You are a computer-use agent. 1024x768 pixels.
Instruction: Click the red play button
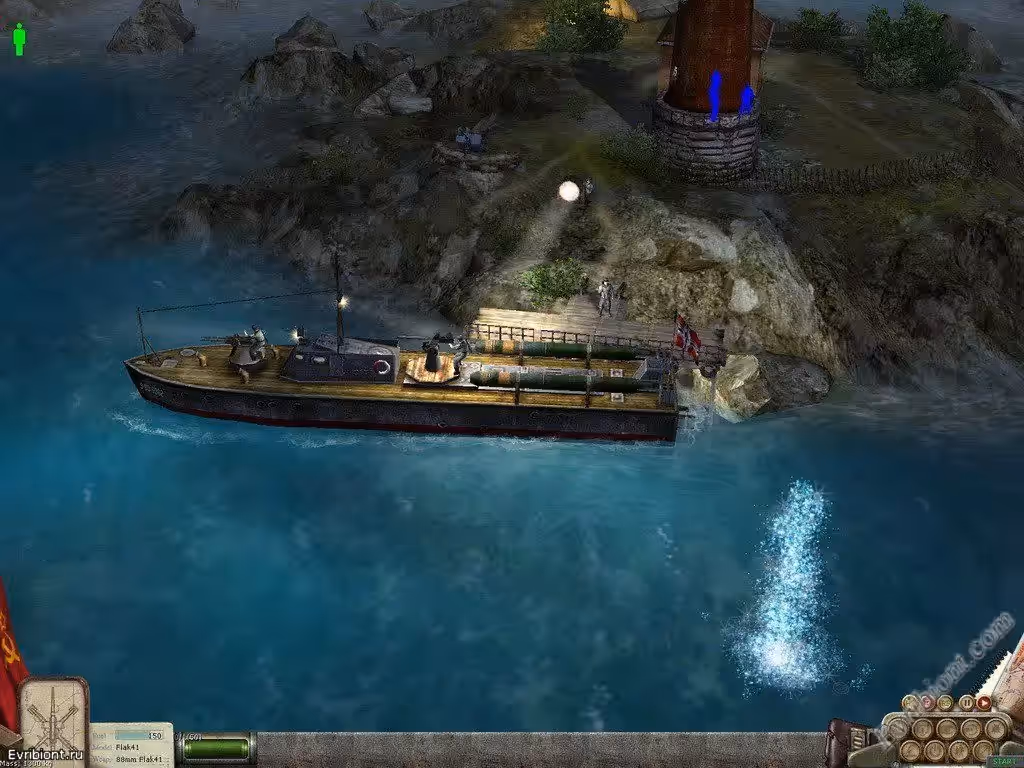tap(984, 702)
